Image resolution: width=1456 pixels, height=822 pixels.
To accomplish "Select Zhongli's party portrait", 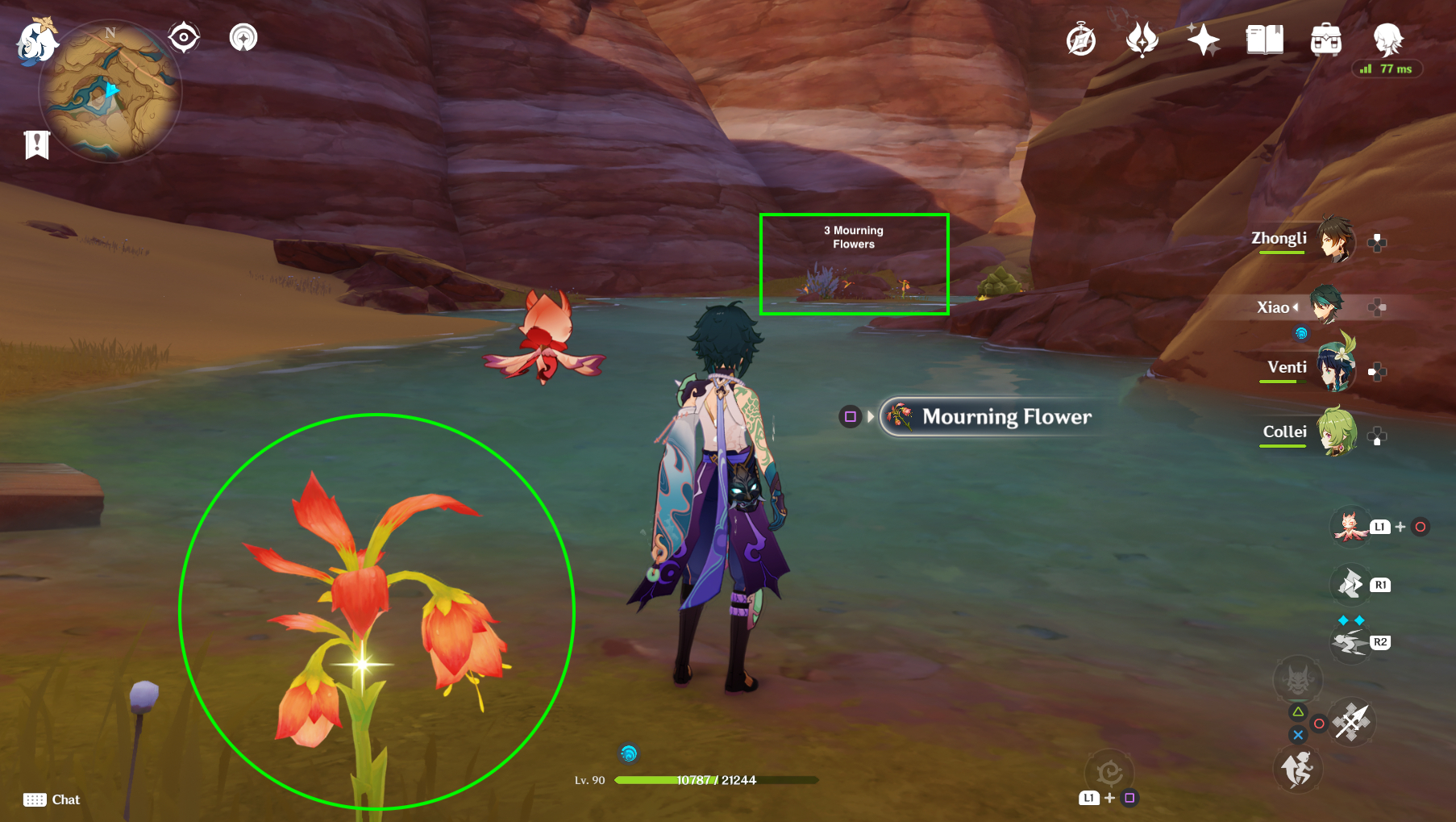I will coord(1337,238).
